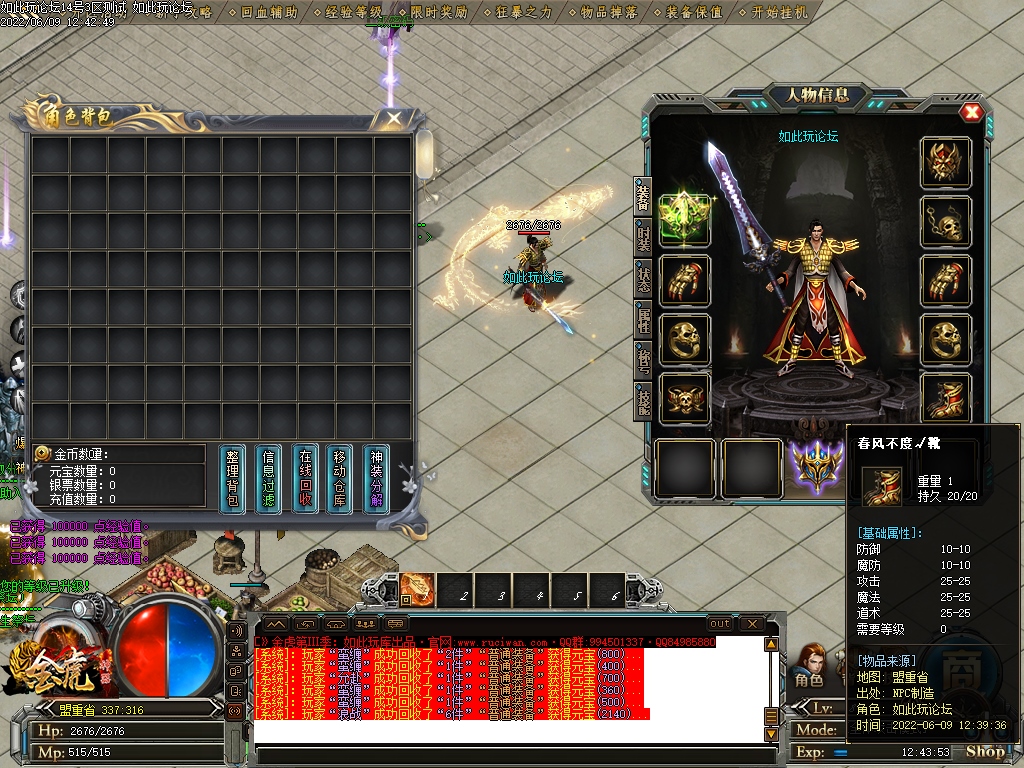1024x768 pixels.
Task: Open the Shop button
Action: coord(985,752)
